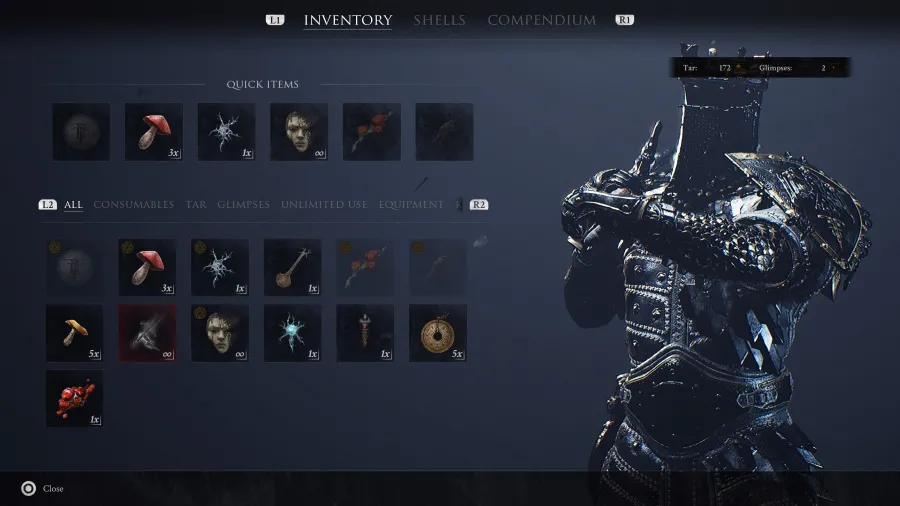
Task: Show the Tar item category
Action: 195,205
